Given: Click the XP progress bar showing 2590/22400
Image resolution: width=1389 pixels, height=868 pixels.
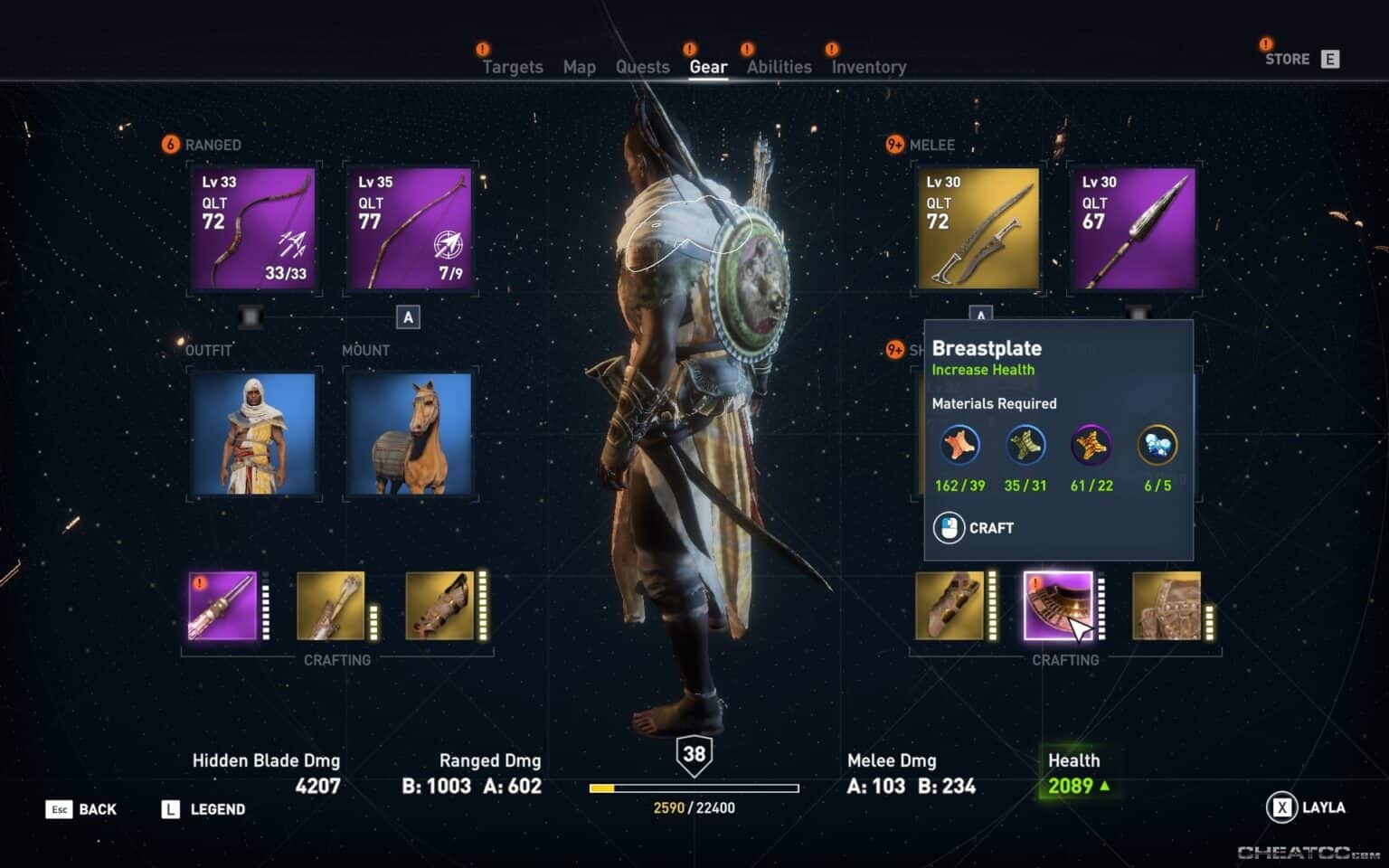Looking at the screenshot, I should (x=694, y=788).
